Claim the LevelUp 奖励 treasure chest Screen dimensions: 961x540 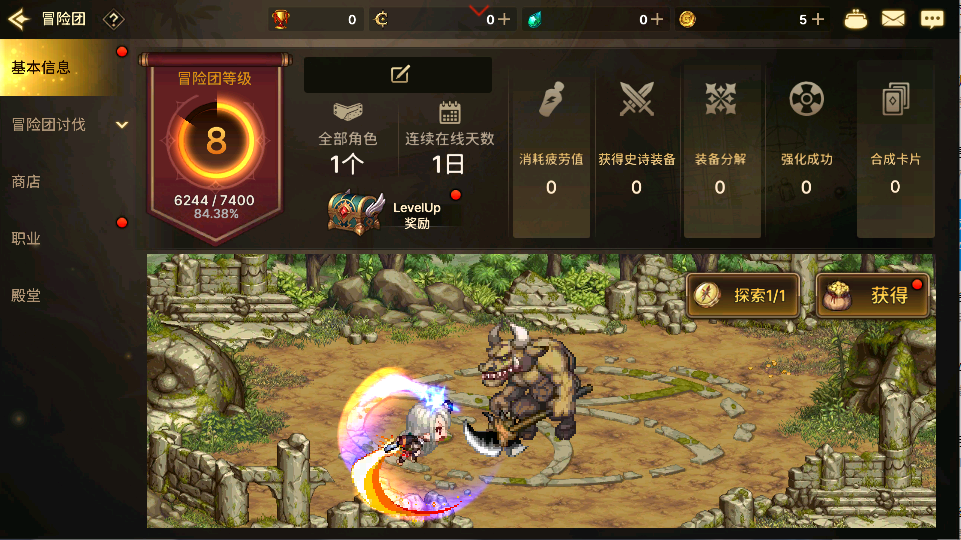point(356,209)
